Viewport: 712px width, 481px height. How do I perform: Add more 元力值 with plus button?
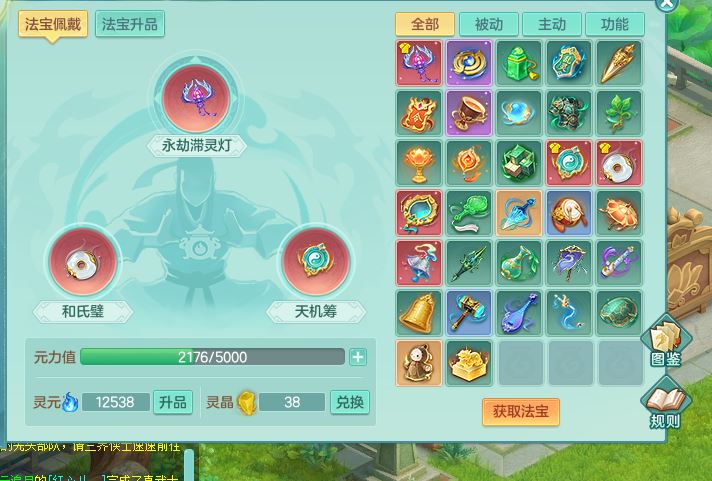click(358, 357)
